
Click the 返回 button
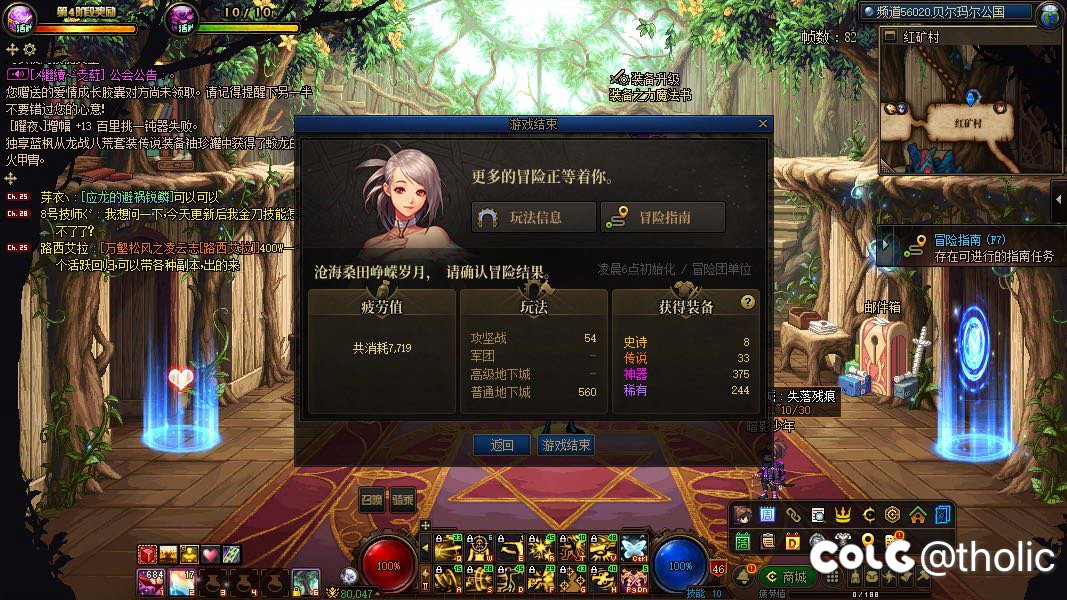502,445
